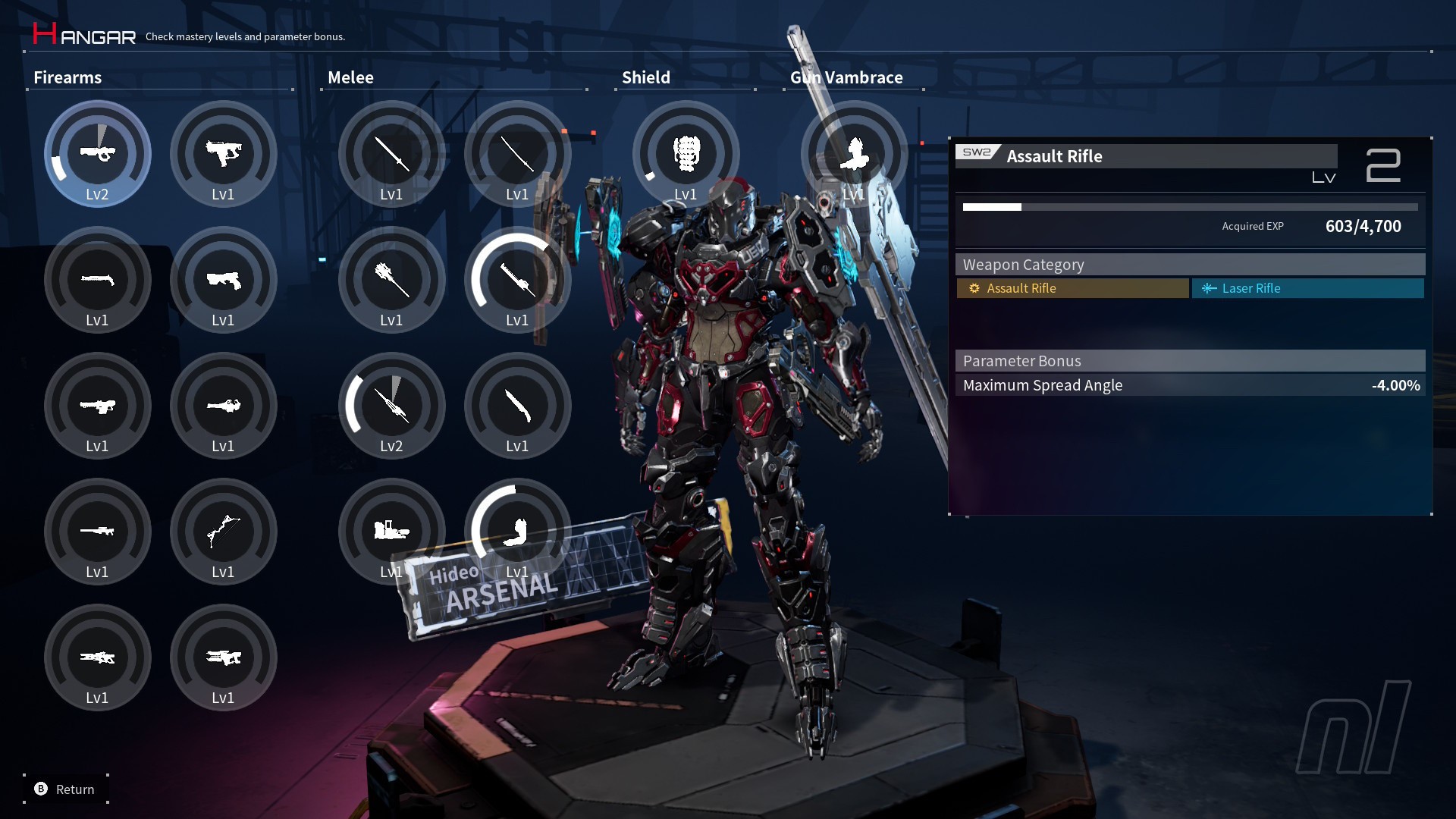Select the shotgun mastery icon
Viewport: 1456px width, 819px height.
pos(98,280)
